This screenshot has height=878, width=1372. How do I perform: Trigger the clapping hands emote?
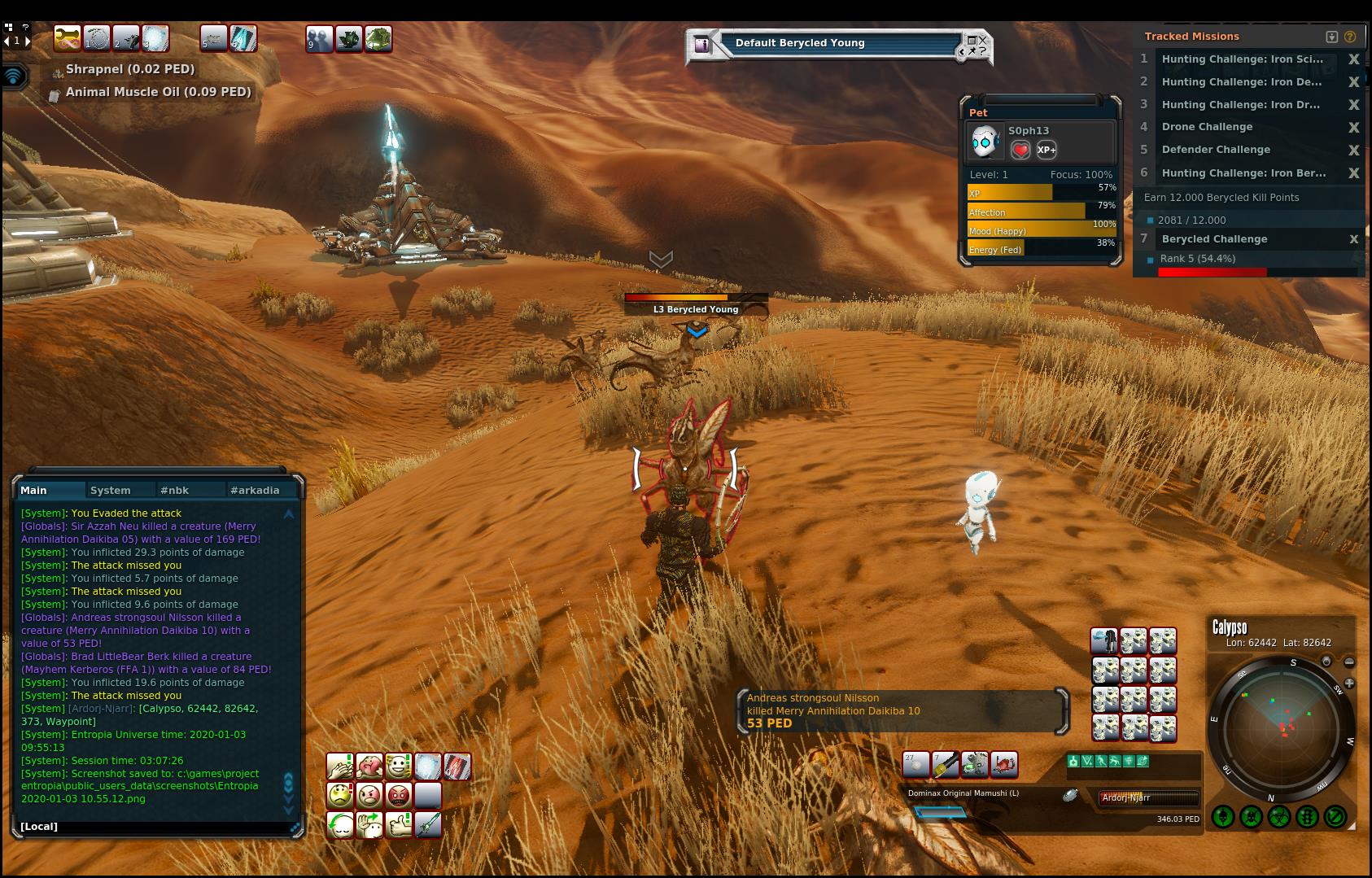pyautogui.click(x=339, y=766)
